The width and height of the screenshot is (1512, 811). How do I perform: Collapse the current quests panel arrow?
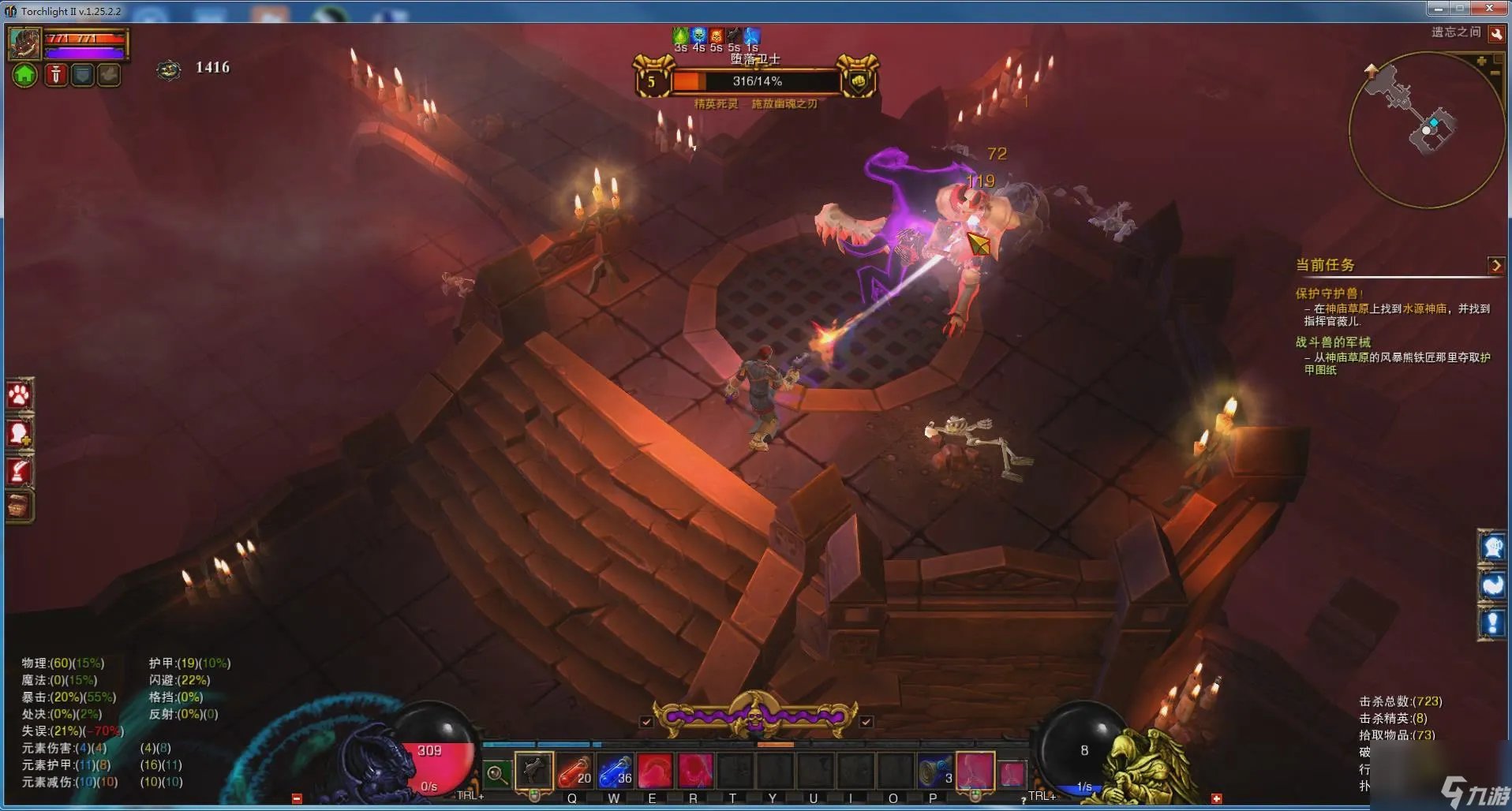point(1495,265)
